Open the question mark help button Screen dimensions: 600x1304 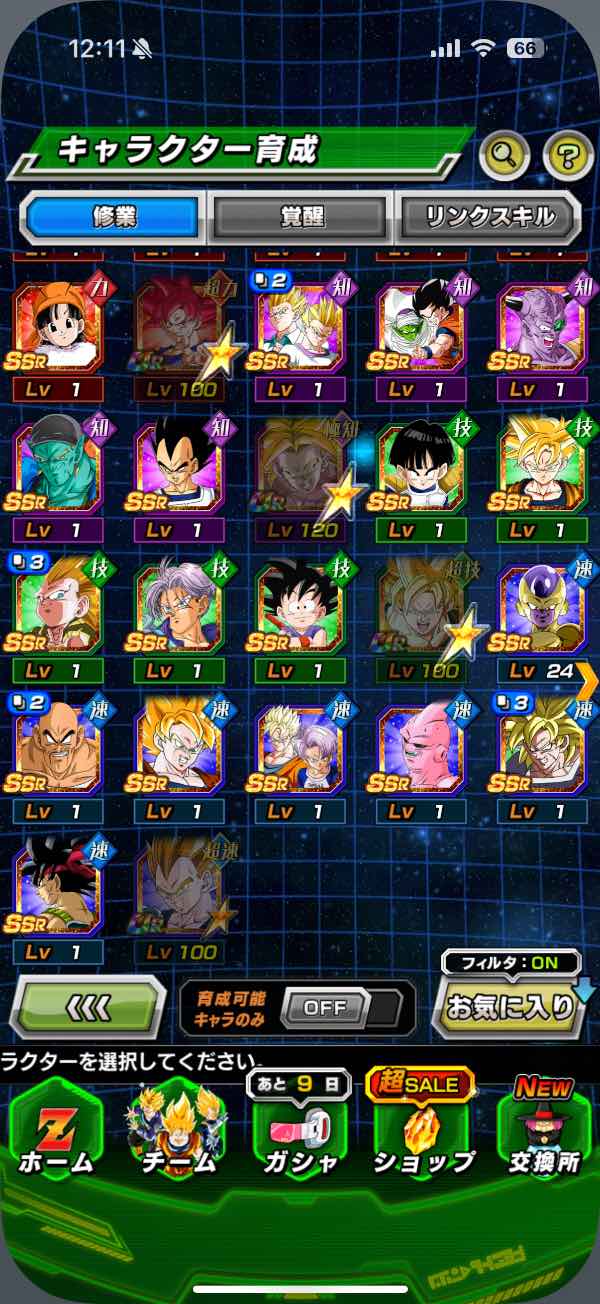click(x=567, y=154)
